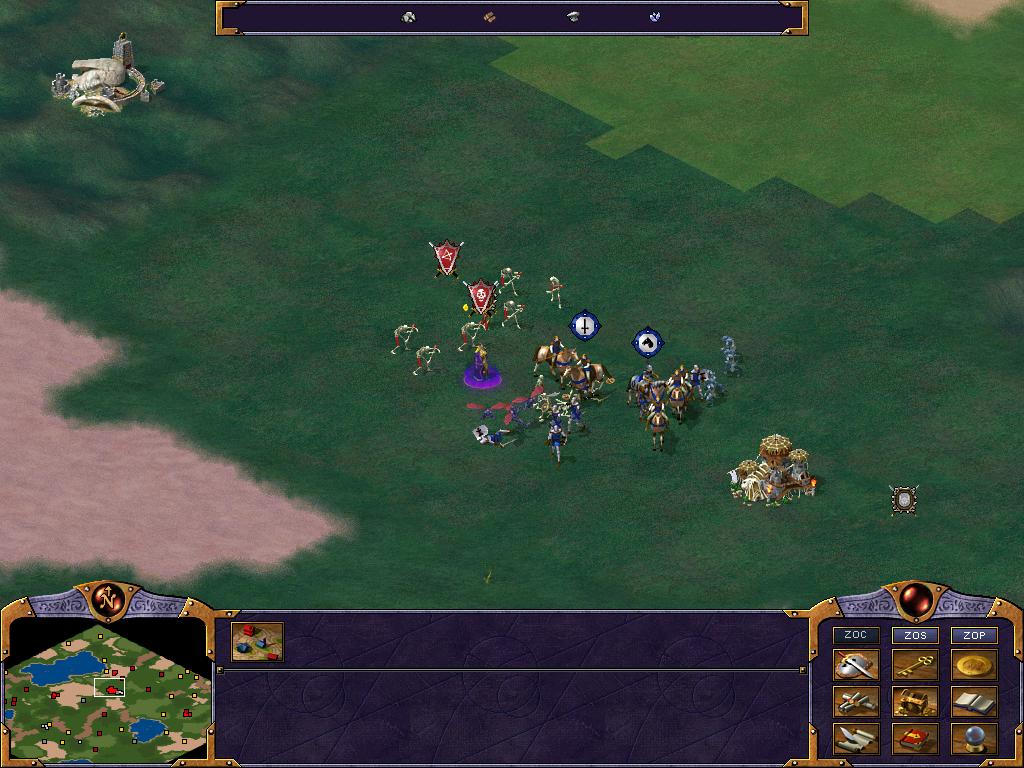Select the bundled scrolls icon

(856, 702)
